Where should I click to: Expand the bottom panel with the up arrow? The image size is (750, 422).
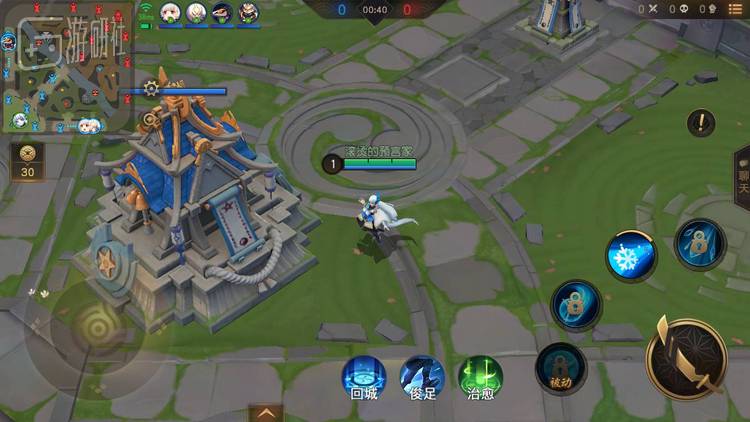click(266, 412)
